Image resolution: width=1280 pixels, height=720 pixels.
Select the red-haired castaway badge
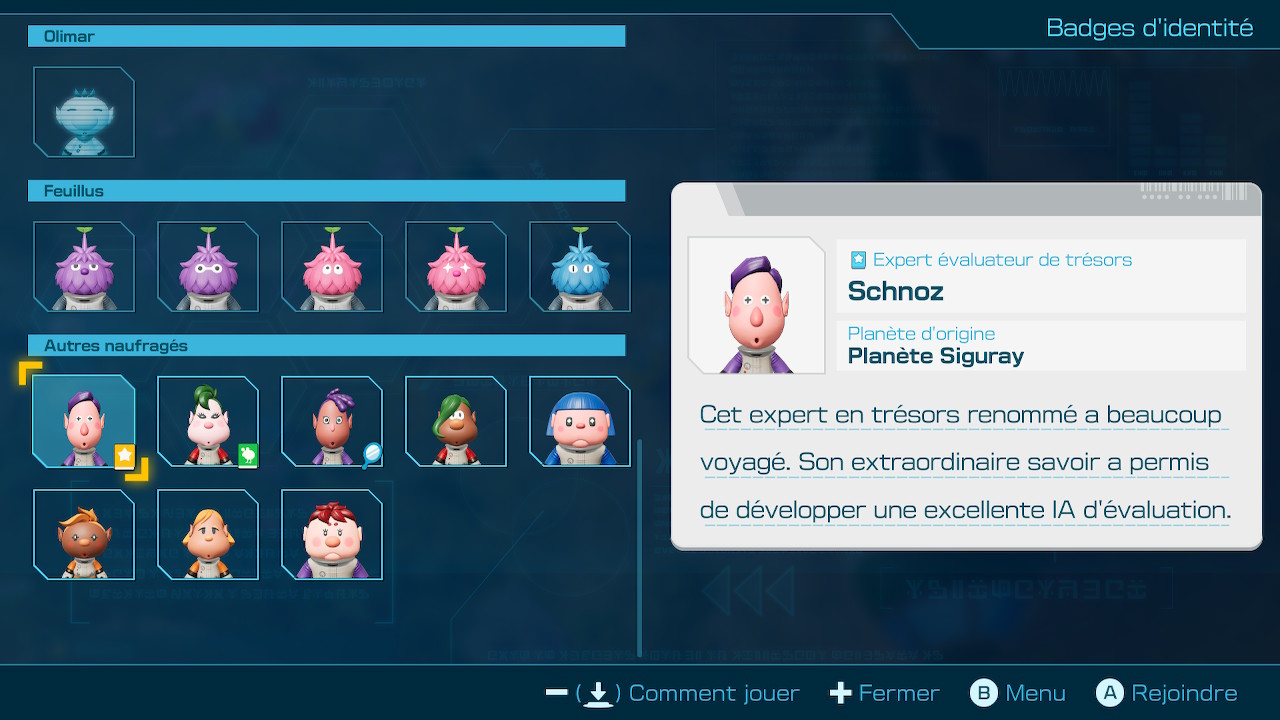click(x=332, y=534)
